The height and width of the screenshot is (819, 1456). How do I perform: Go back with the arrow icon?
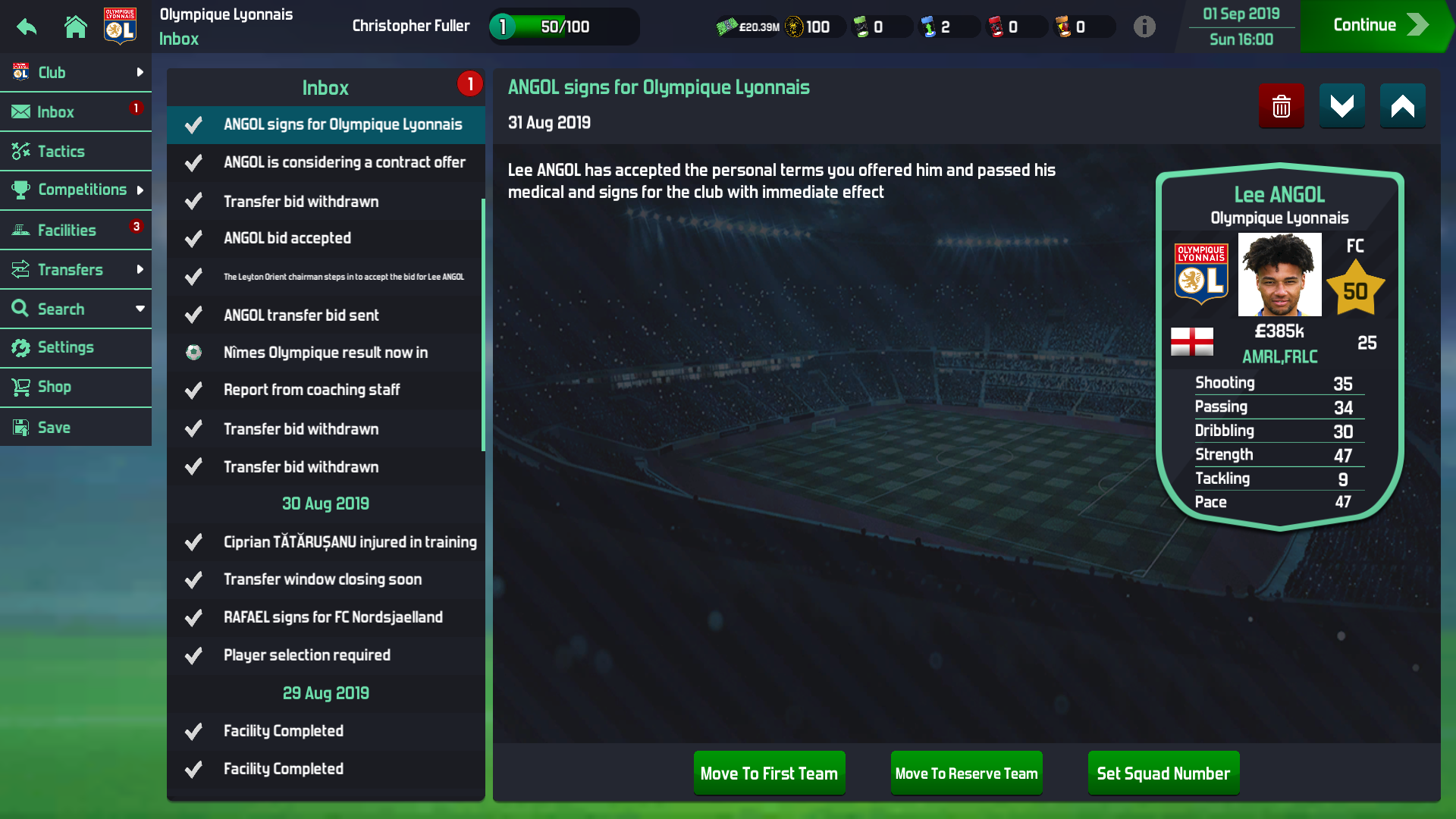[27, 27]
